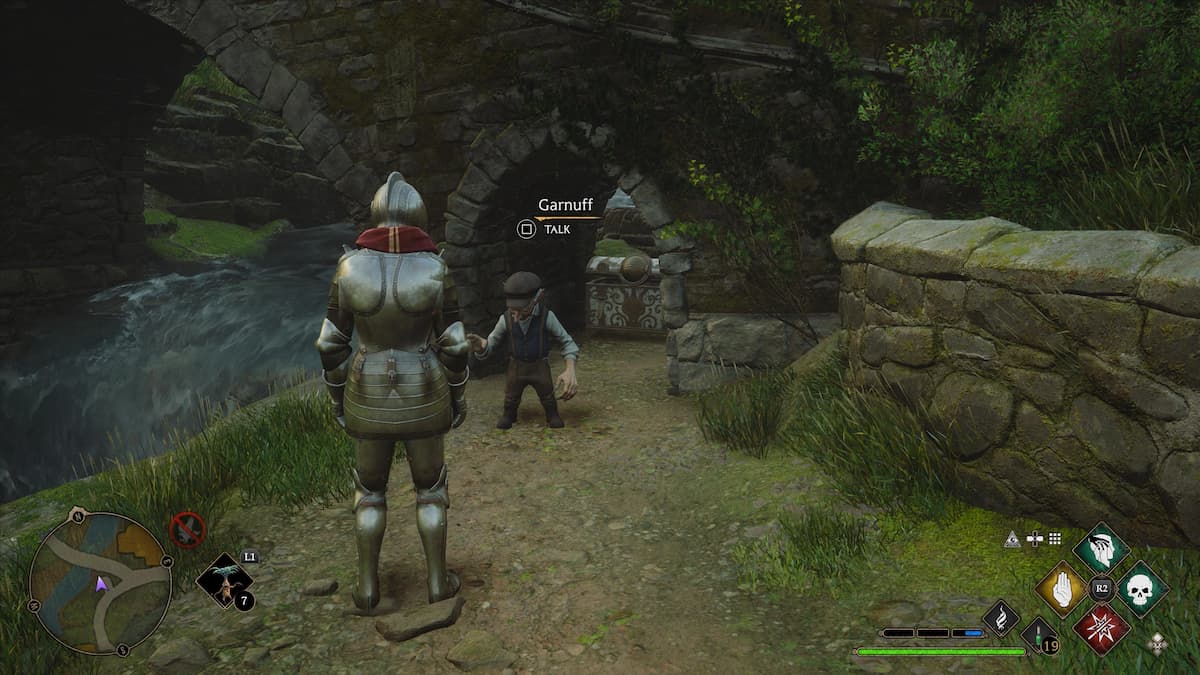Cast the green skull curse spell
The height and width of the screenshot is (675, 1200).
coord(1141,589)
